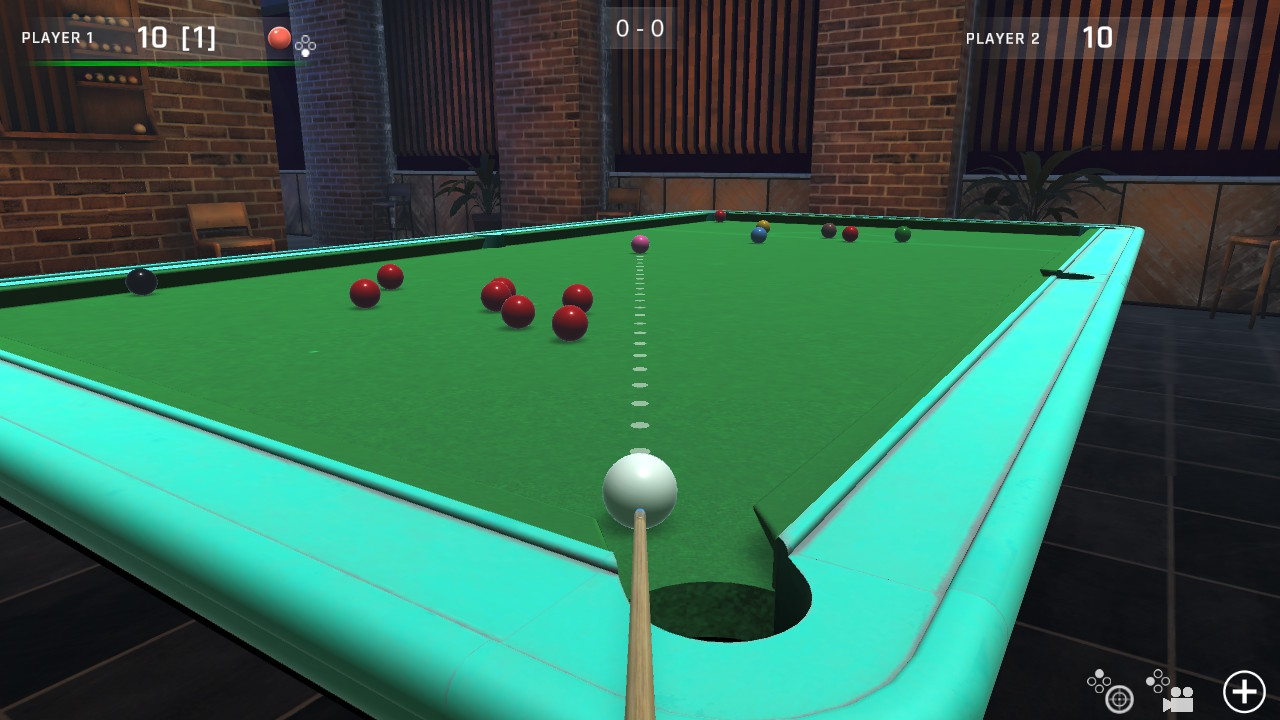1280x720 pixels.
Task: Click the d-pad symbol within the aim assist control
Action: [x=1100, y=683]
